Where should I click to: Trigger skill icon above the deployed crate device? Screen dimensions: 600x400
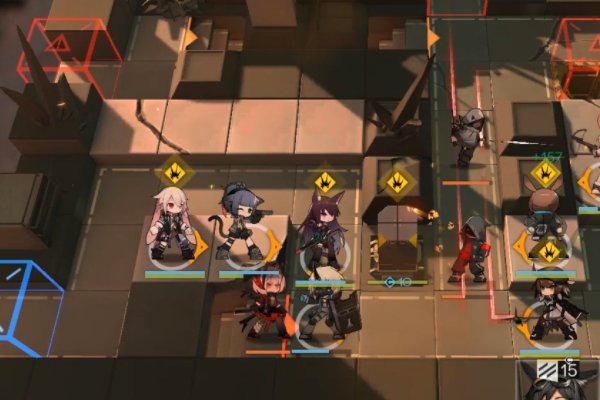398,182
